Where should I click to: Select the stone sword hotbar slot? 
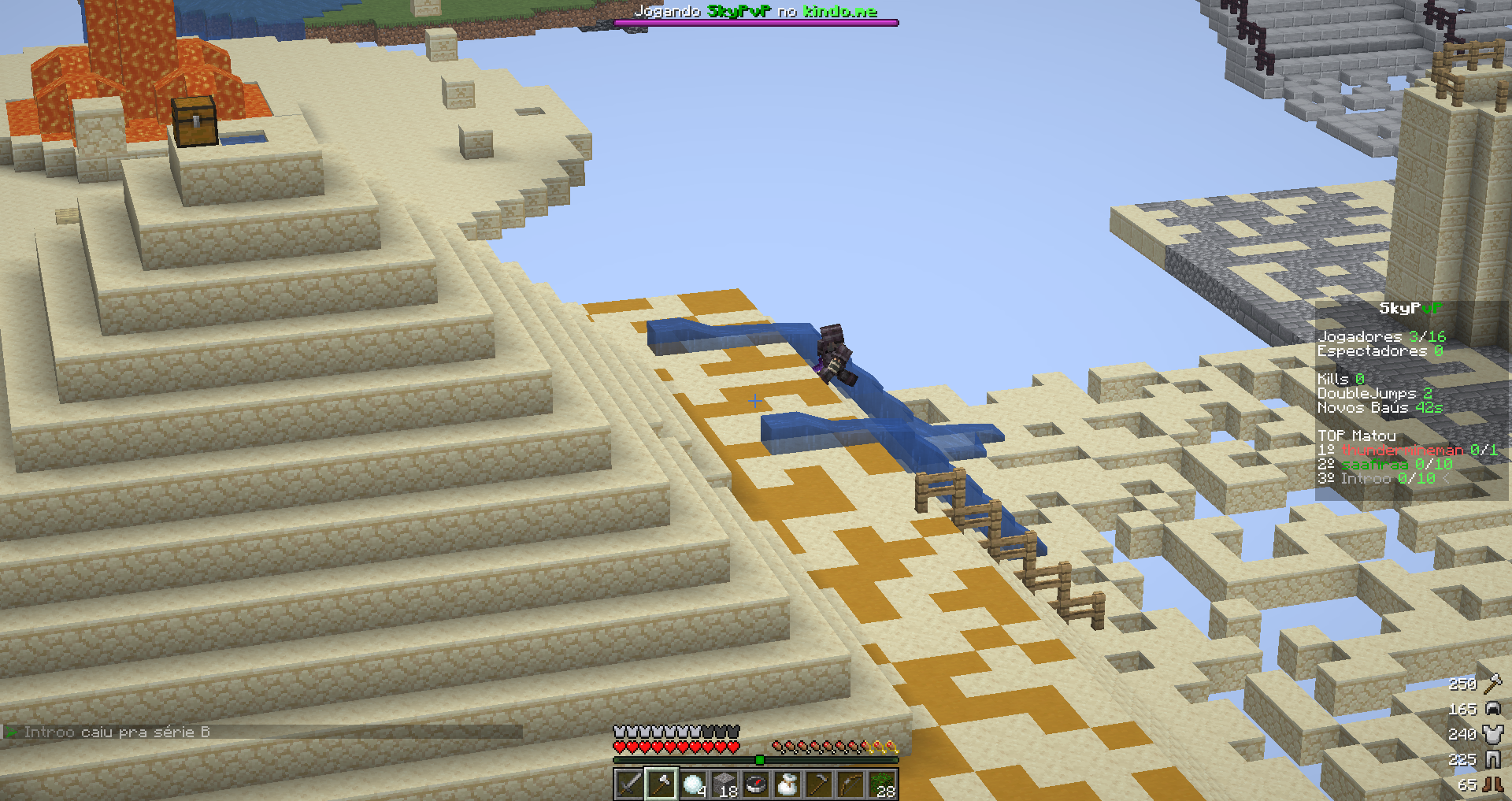click(629, 784)
